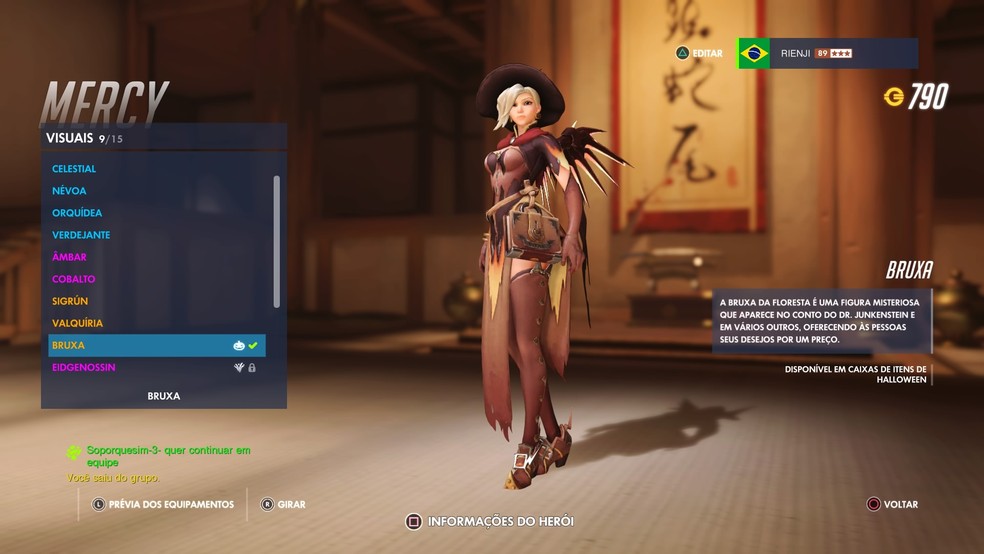Open the Rienji player card
Viewport: 984px width, 554px height.
[827, 53]
